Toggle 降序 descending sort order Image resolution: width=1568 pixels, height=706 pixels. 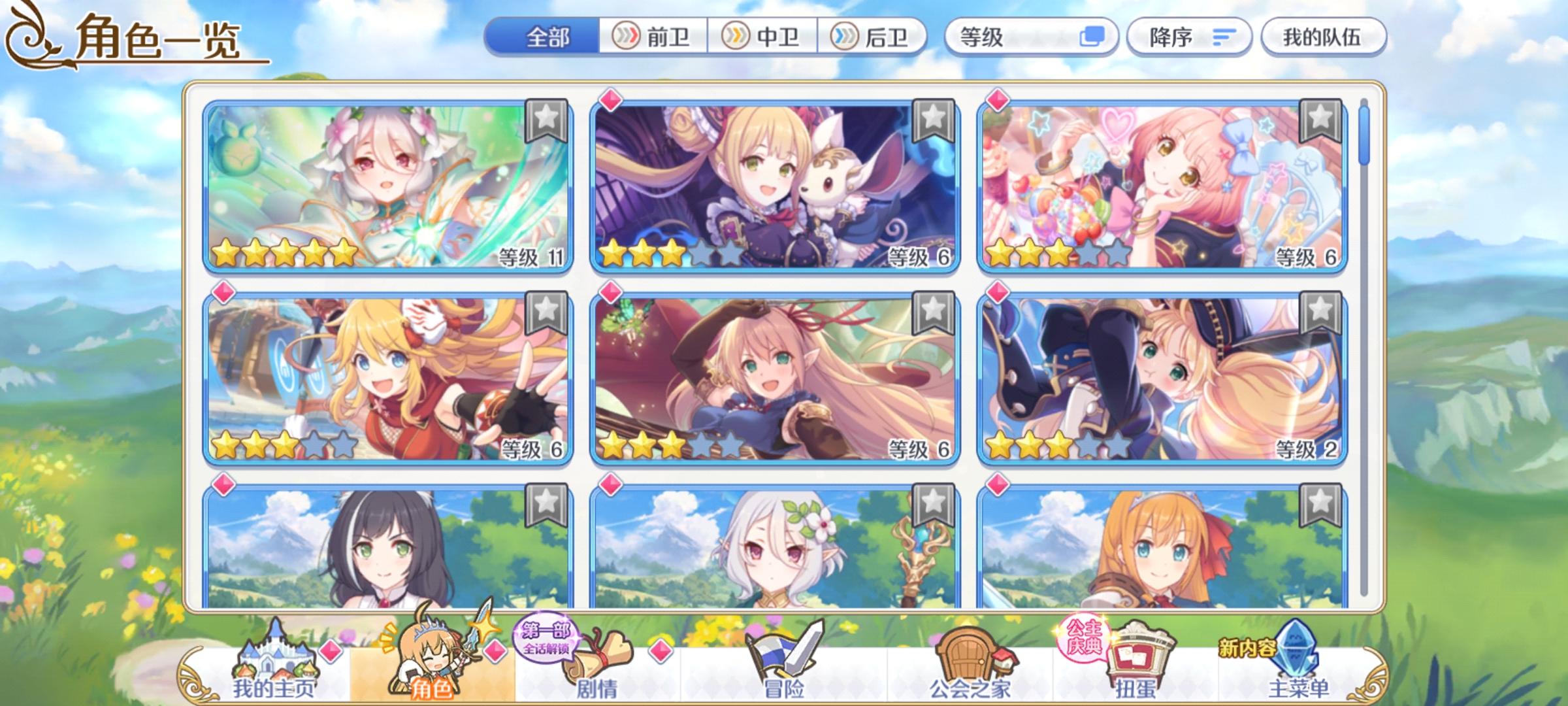pyautogui.click(x=1189, y=37)
